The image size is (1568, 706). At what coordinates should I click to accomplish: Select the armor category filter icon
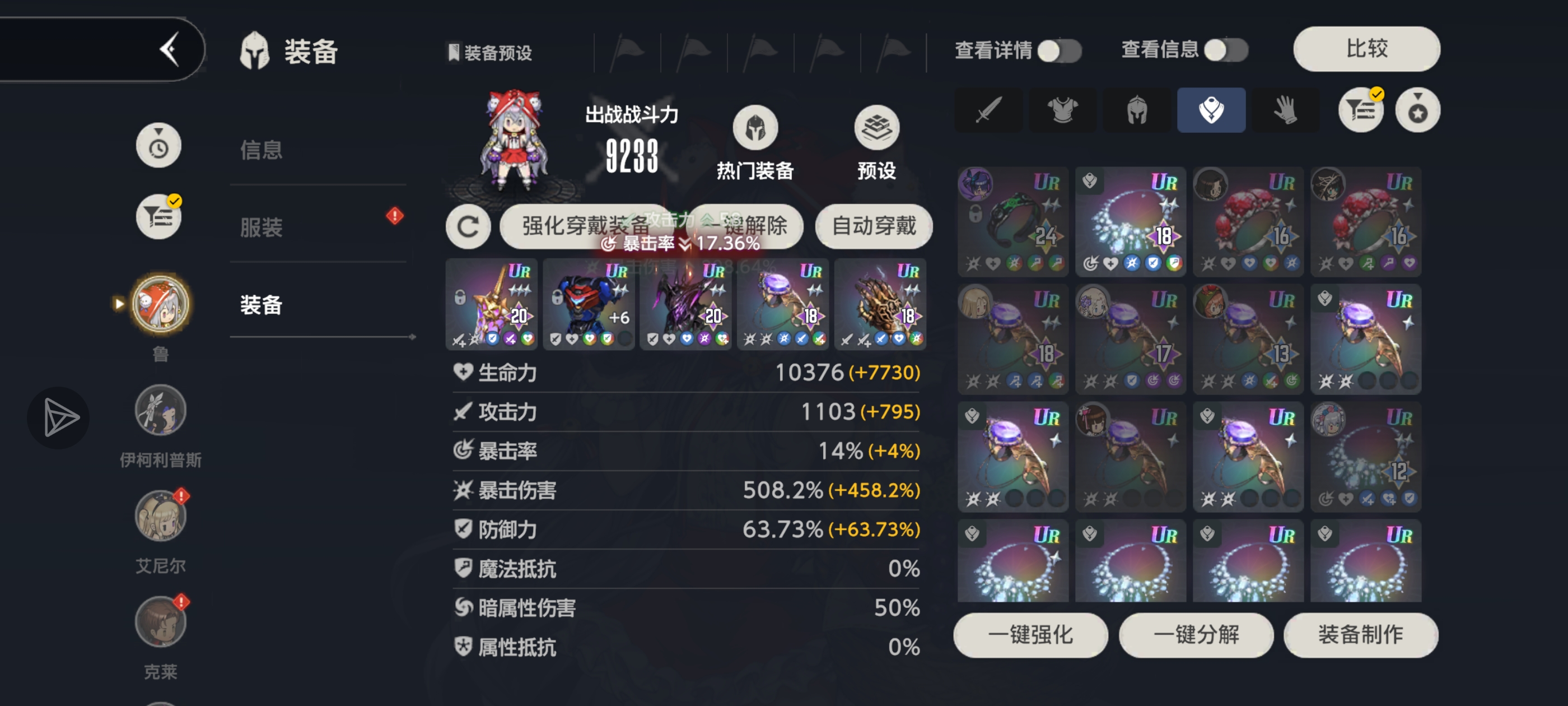[x=1062, y=110]
